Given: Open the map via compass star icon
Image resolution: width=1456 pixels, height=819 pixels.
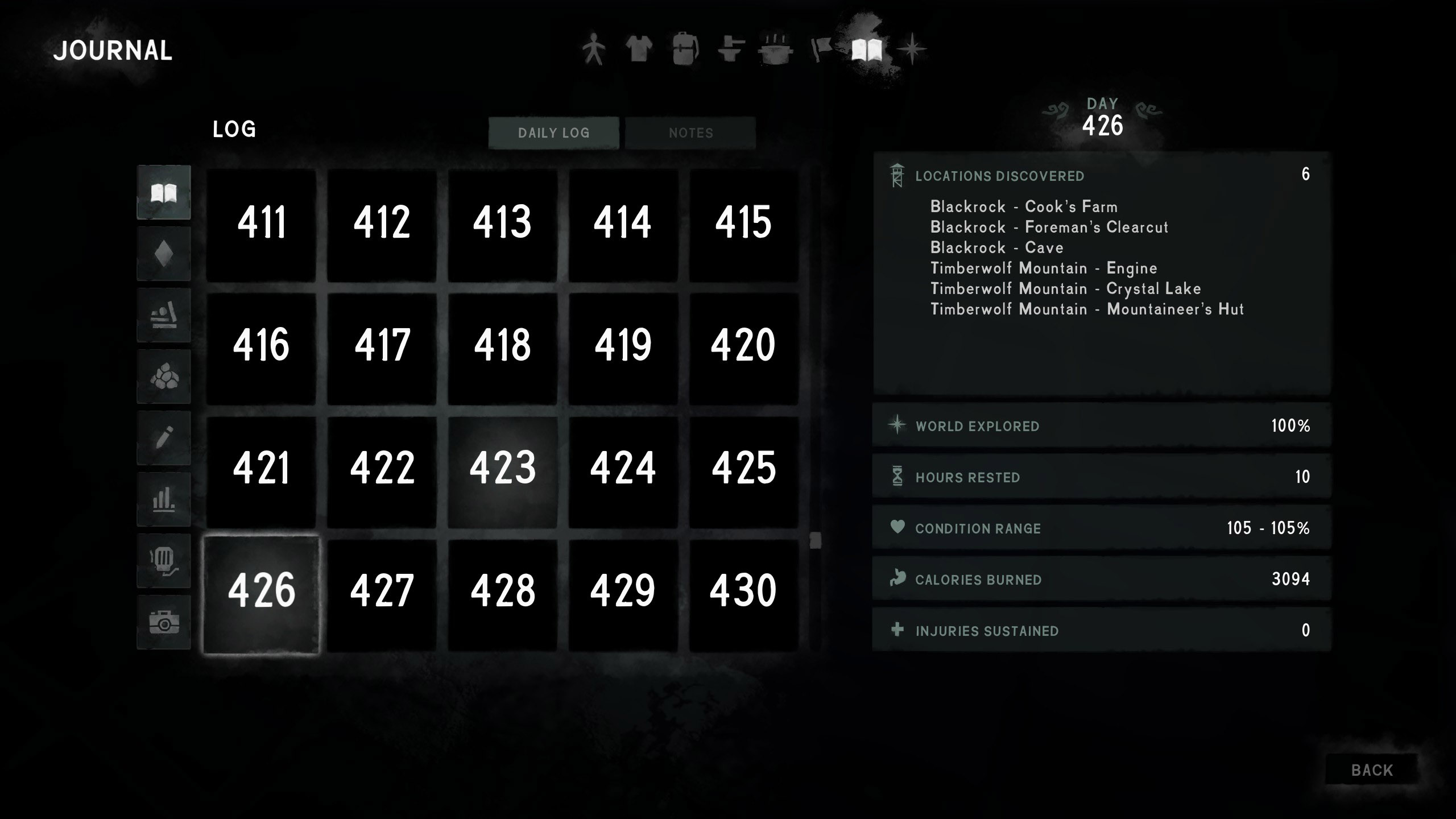Looking at the screenshot, I should click(912, 49).
